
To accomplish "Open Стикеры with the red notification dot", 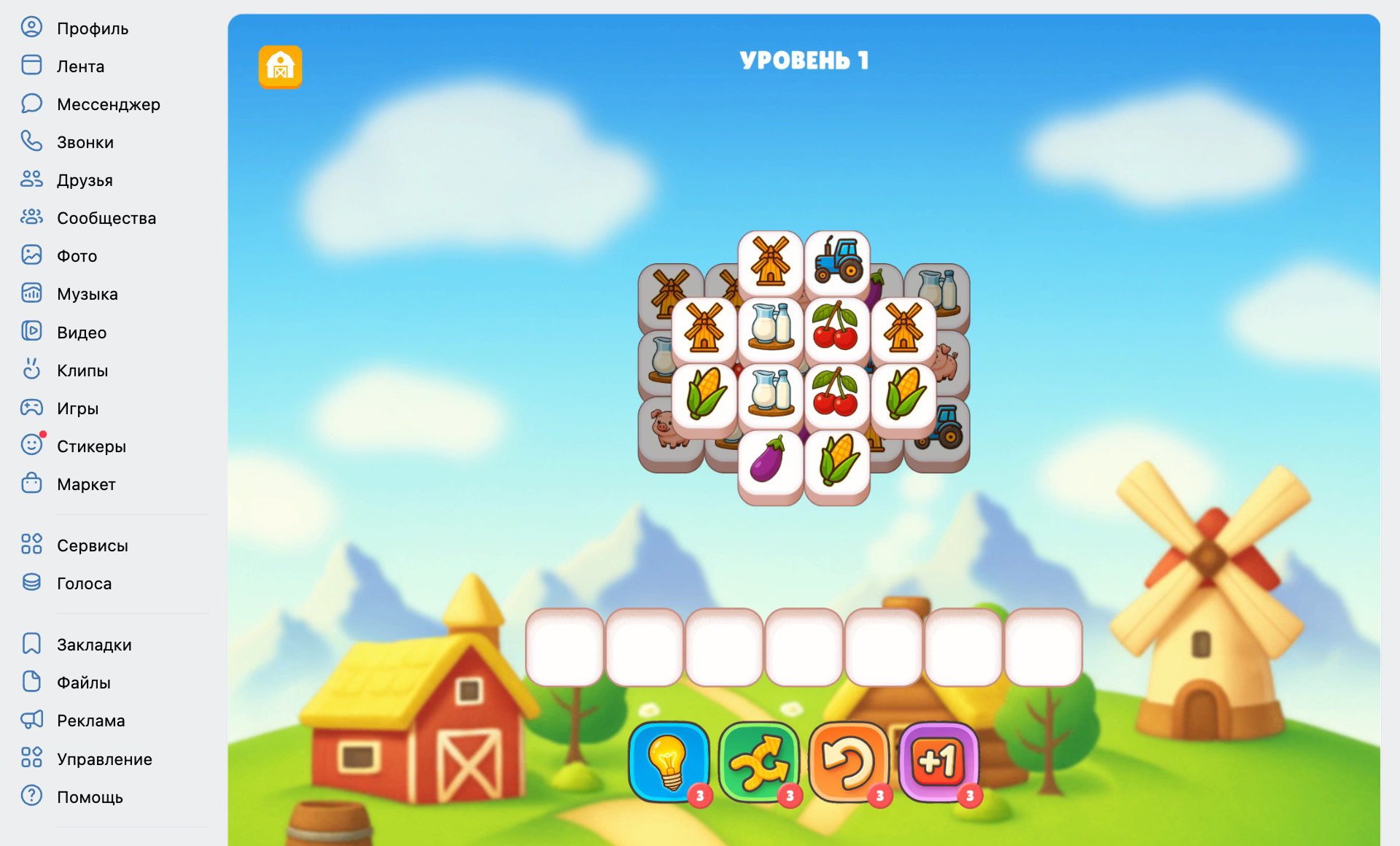I will 92,446.
